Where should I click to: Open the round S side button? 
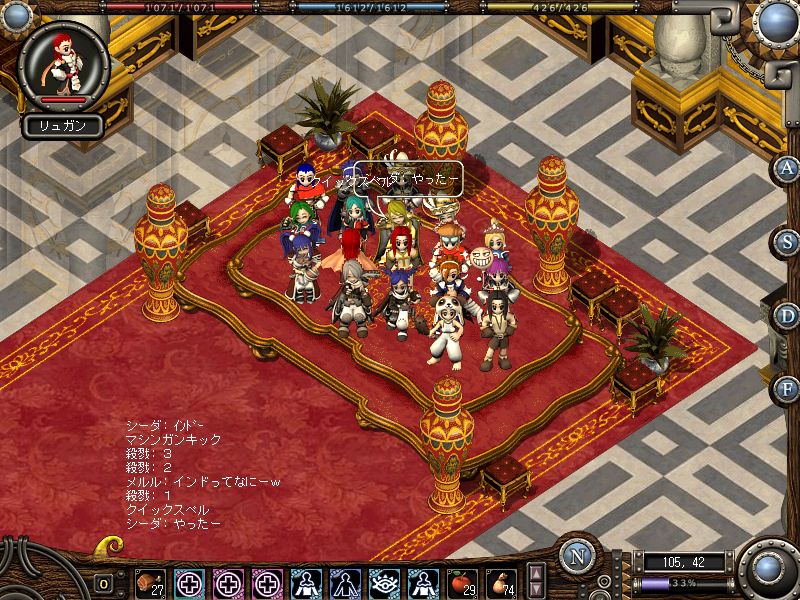(x=788, y=241)
